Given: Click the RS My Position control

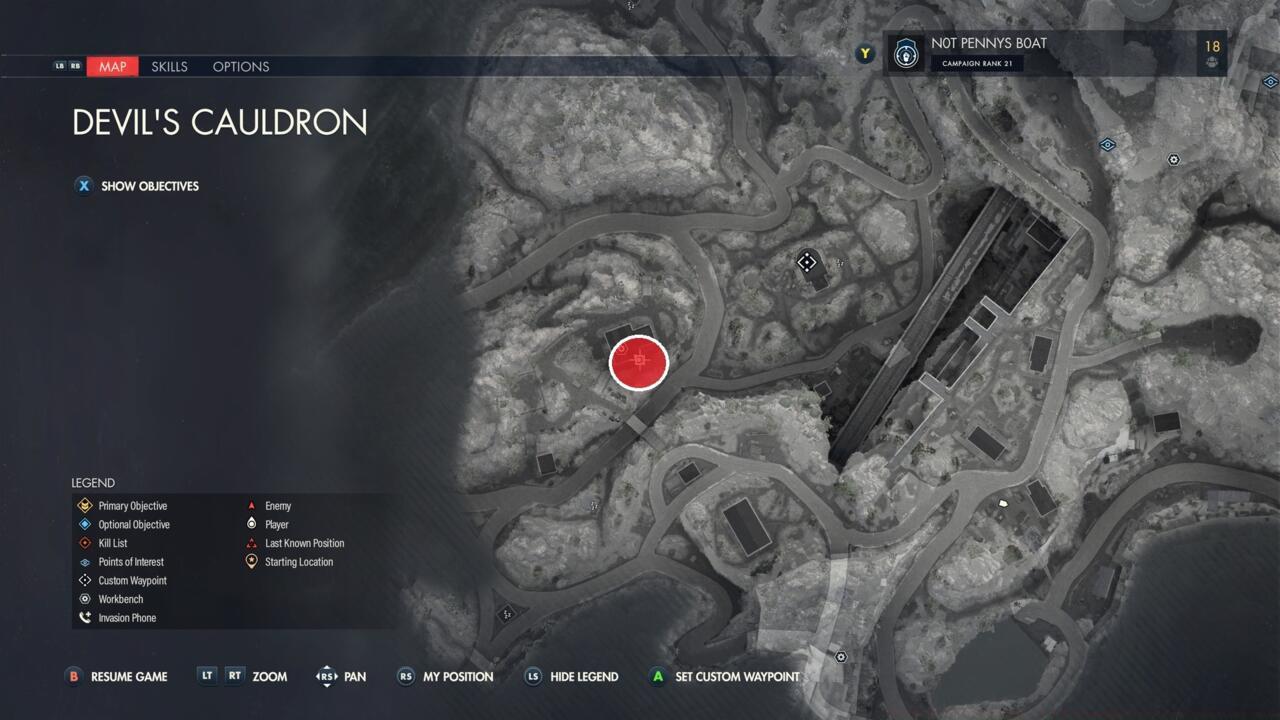Looking at the screenshot, I should click(405, 677).
